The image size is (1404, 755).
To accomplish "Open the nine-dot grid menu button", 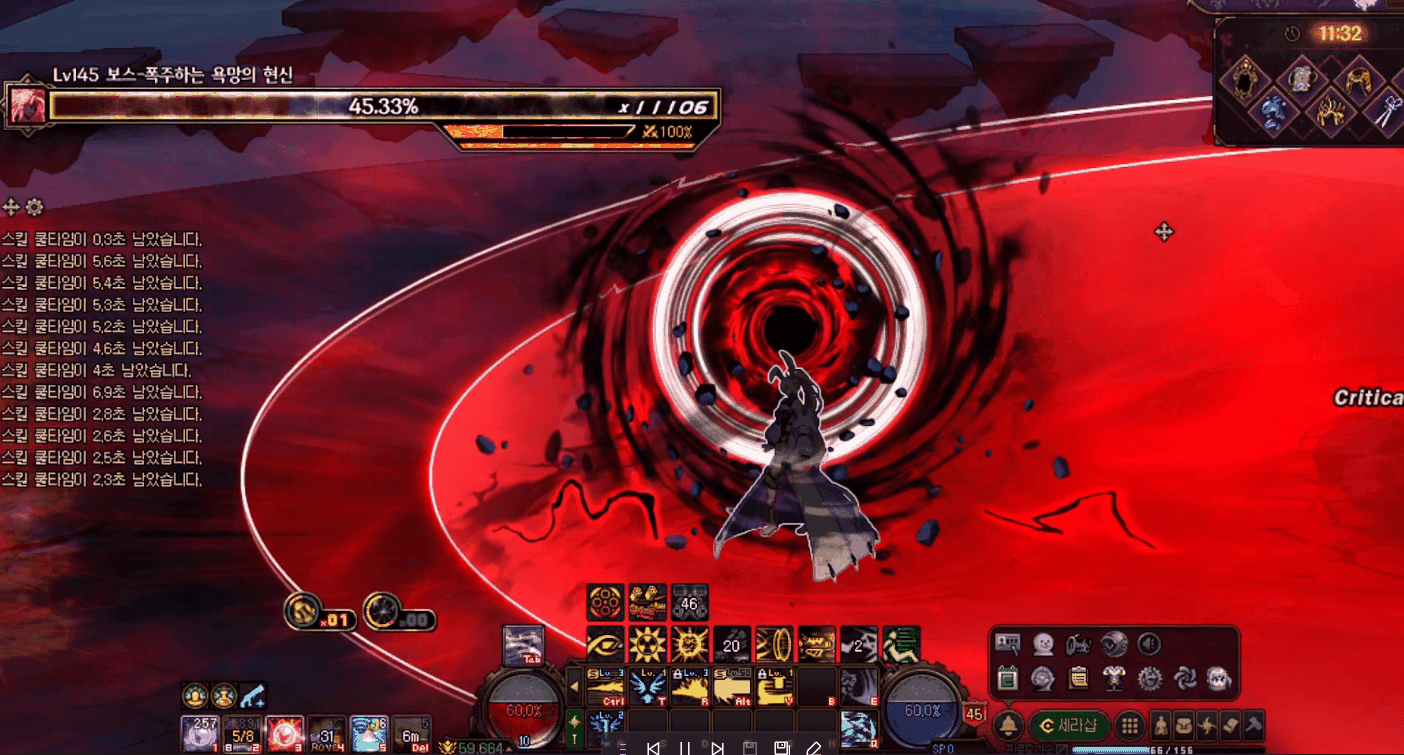I will pos(1129,726).
